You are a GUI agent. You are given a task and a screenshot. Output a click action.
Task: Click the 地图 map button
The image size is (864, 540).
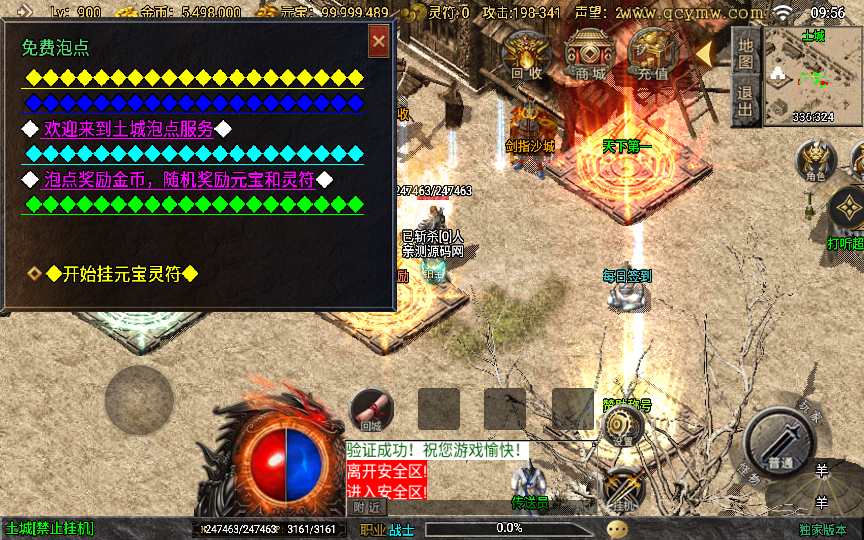(x=745, y=53)
